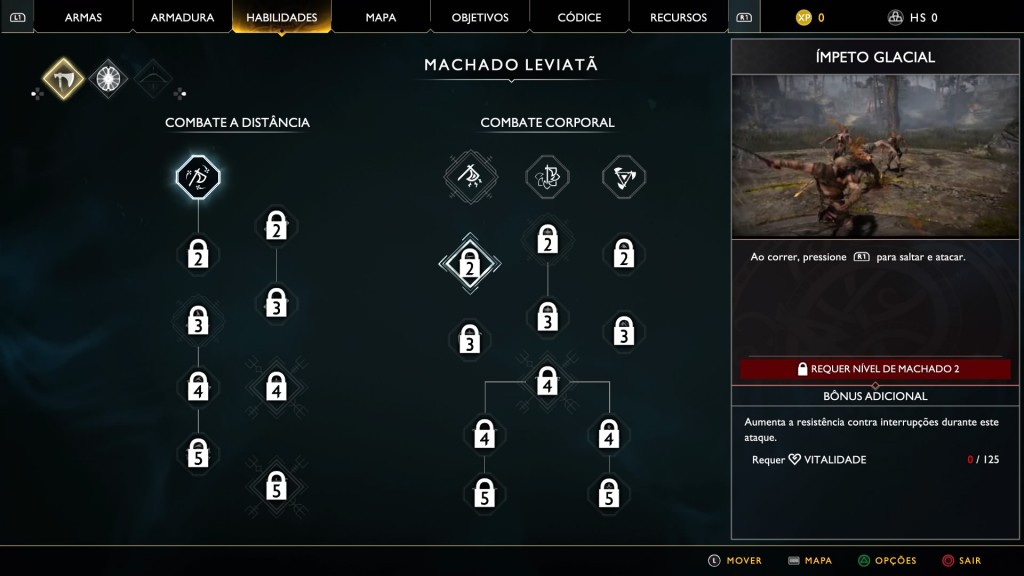Switch to the Recursos tab

[678, 17]
